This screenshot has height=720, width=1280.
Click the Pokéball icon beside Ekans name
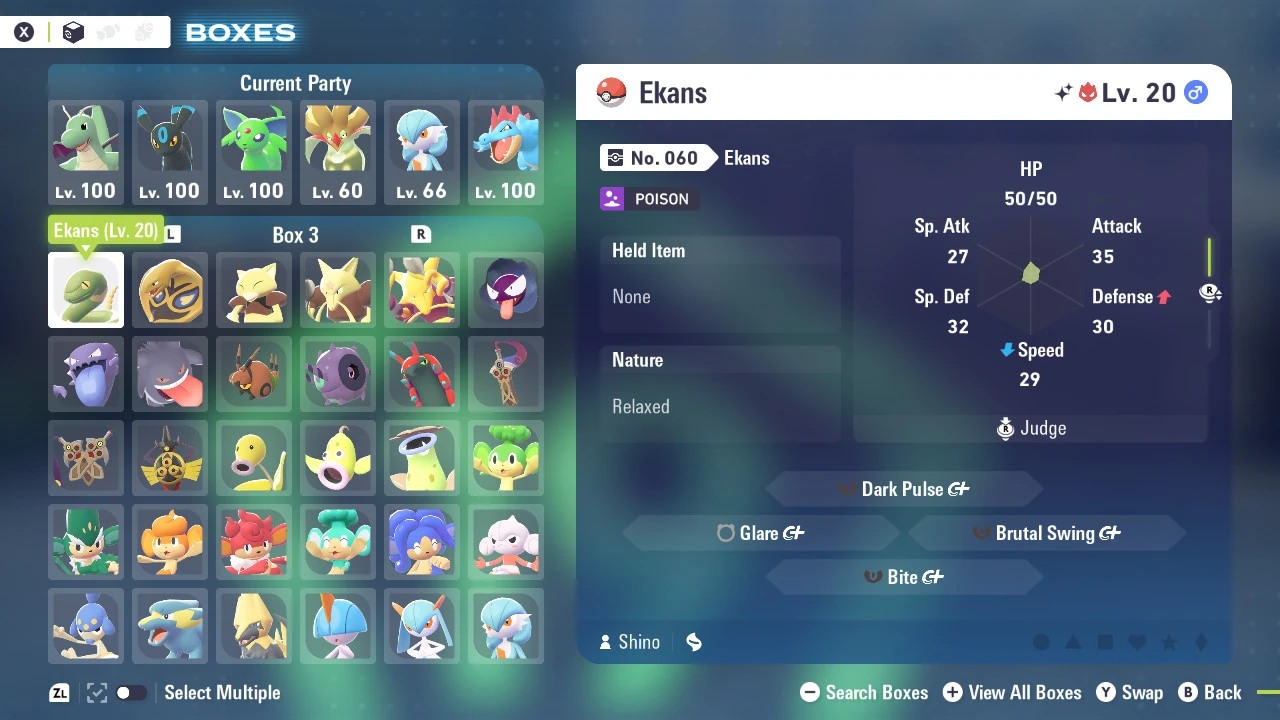tap(611, 92)
